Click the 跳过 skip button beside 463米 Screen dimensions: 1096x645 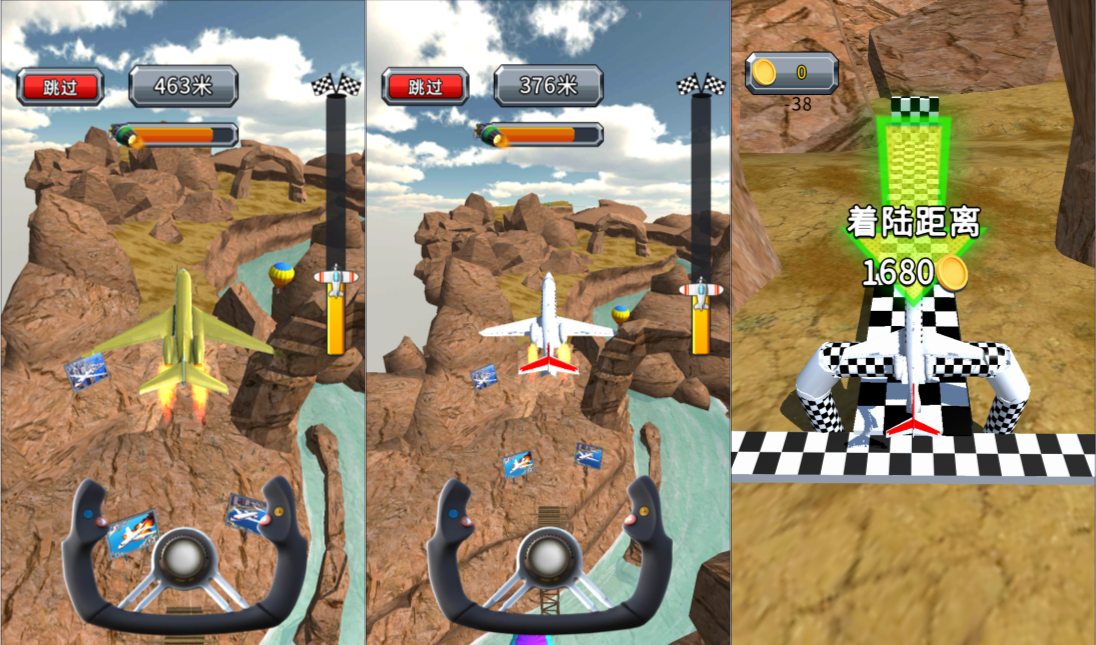tap(60, 87)
